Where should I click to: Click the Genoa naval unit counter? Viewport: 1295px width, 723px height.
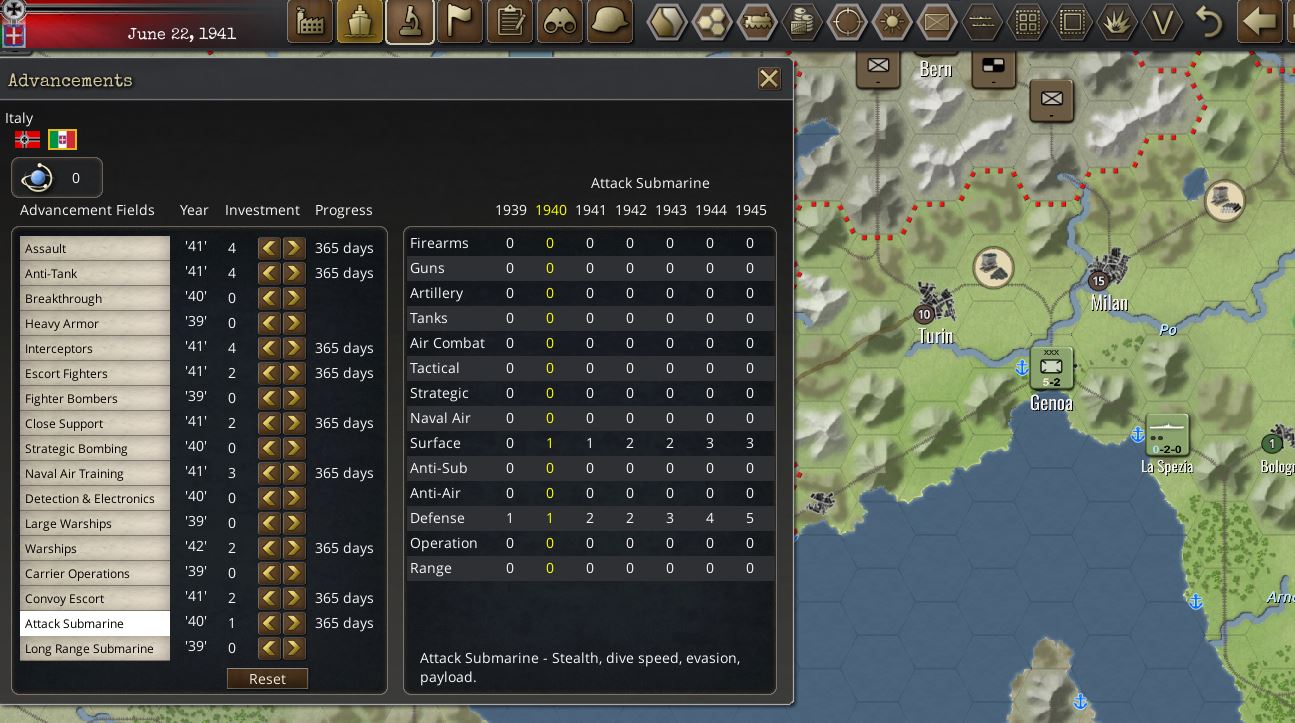tap(1052, 368)
